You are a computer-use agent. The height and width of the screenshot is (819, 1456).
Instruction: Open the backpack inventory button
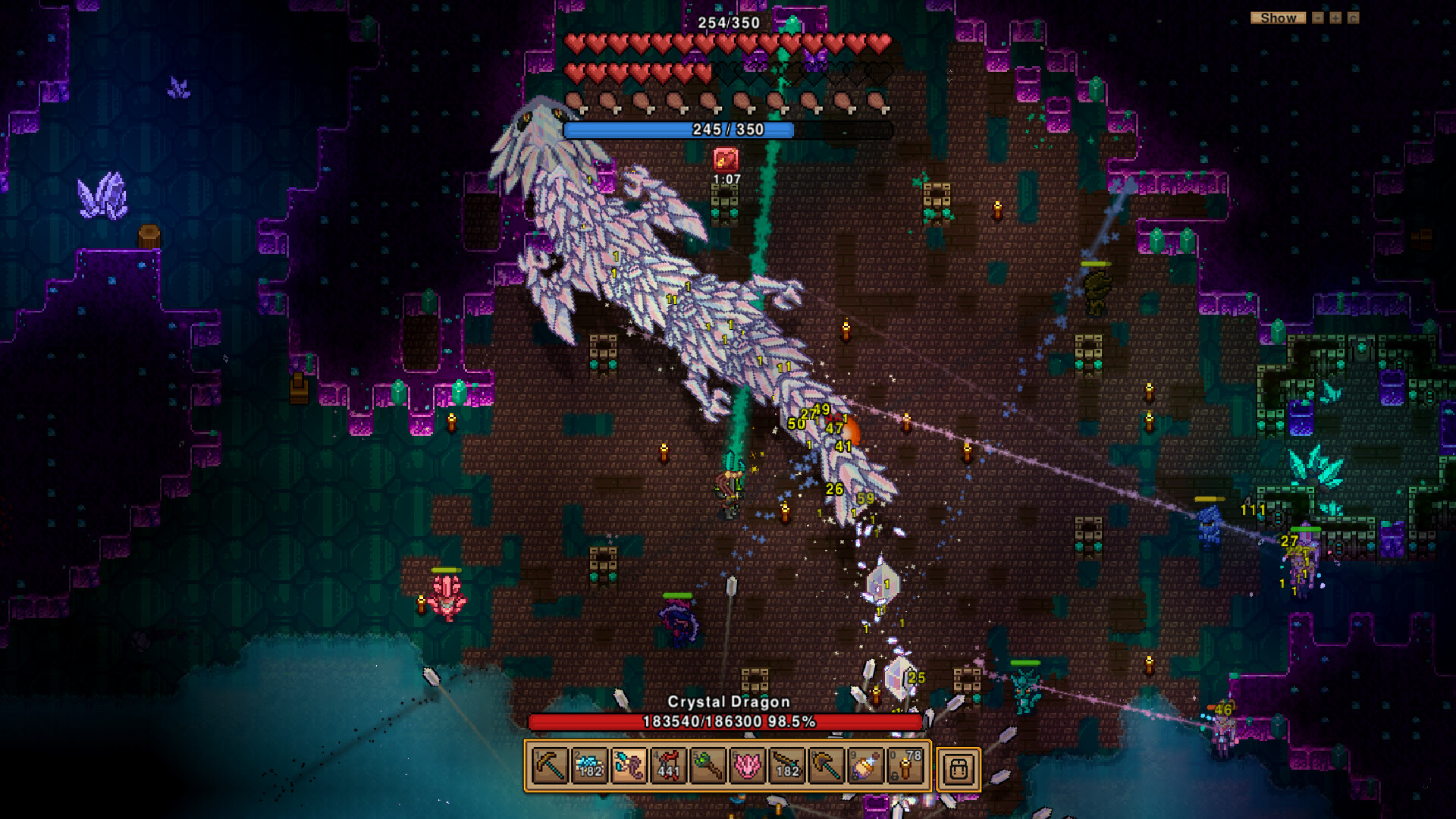click(x=959, y=769)
